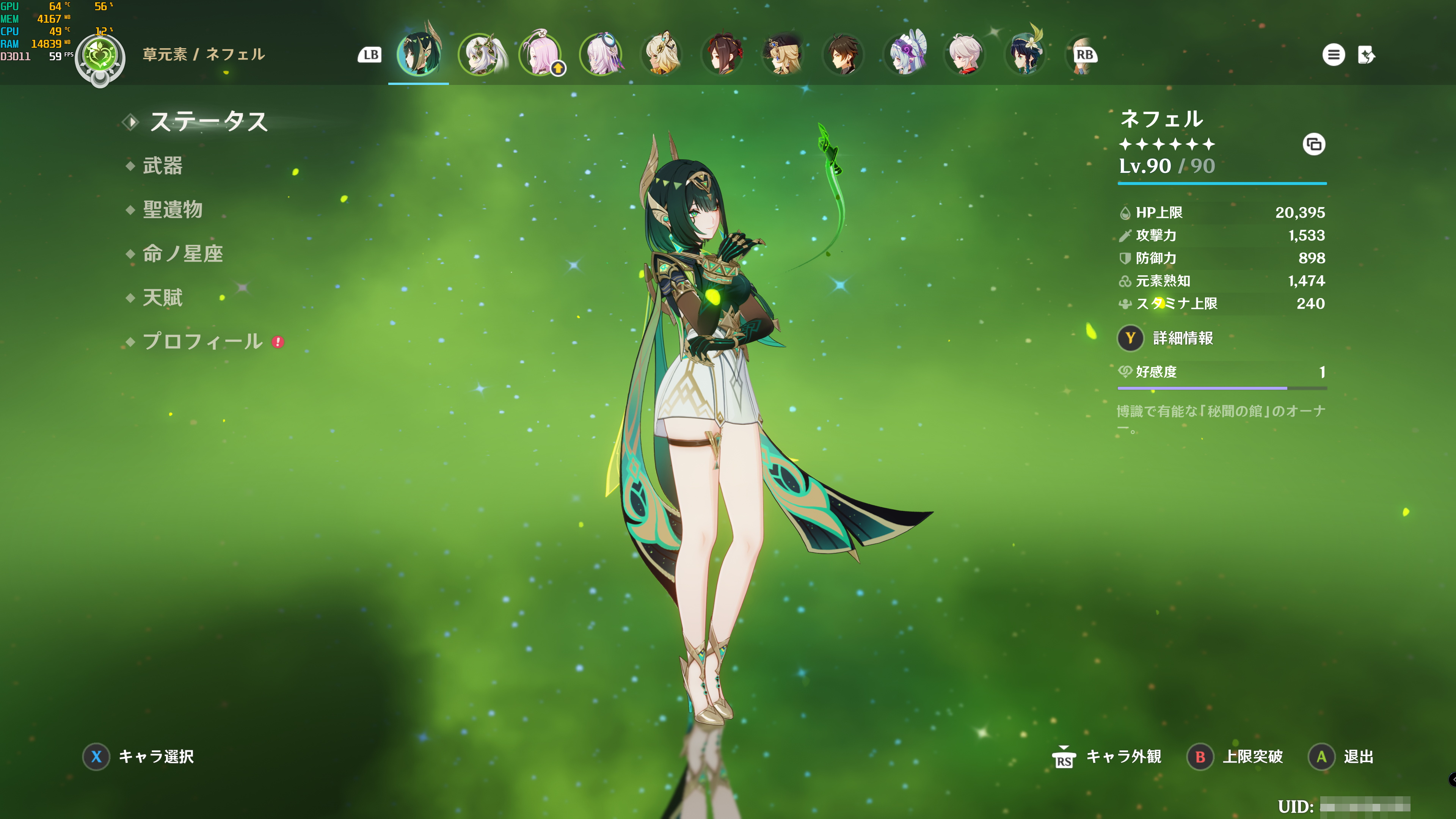
Task: Open the プロフィール profile menu
Action: click(x=202, y=341)
